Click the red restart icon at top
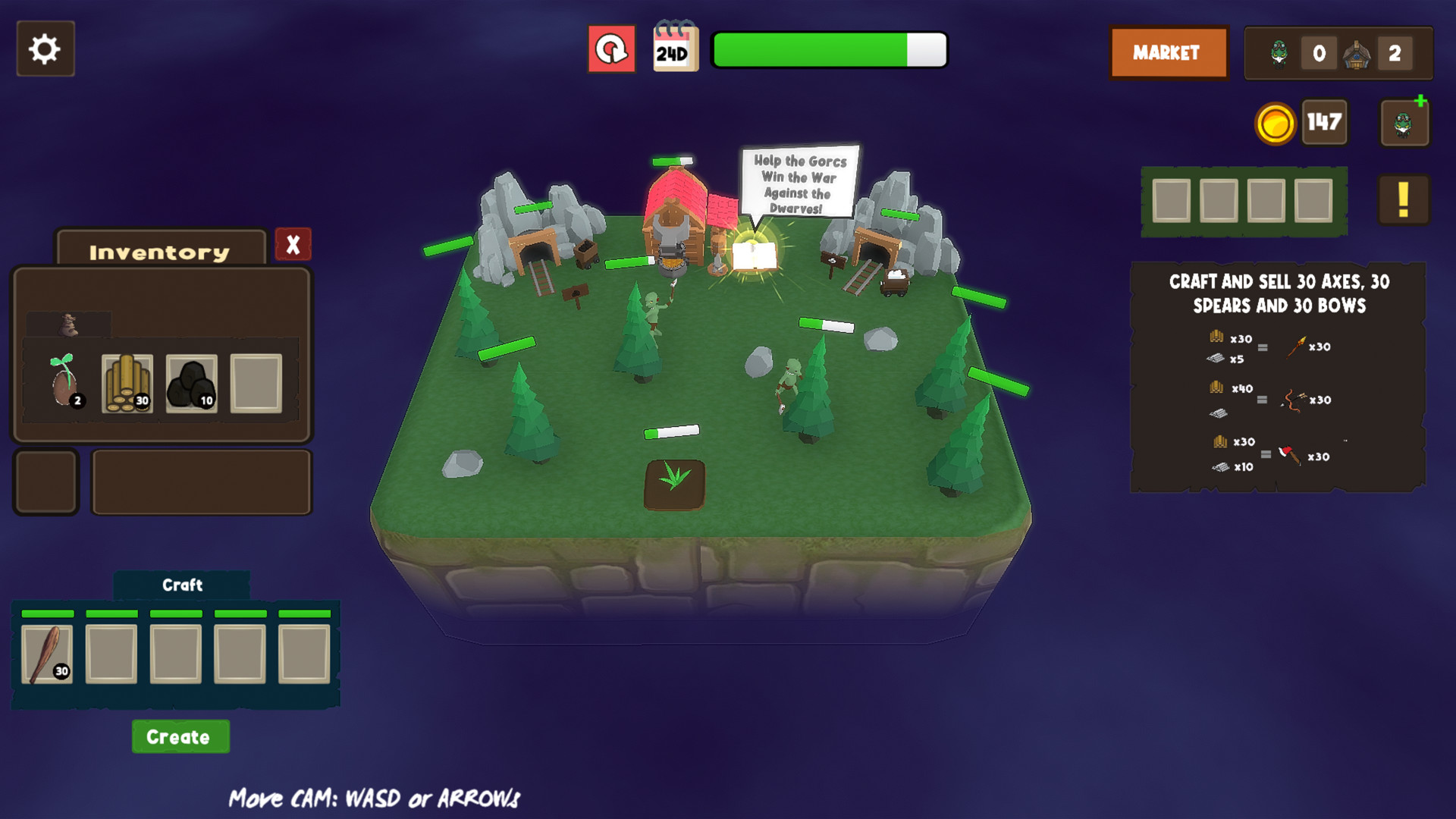Viewport: 1456px width, 819px height. [x=611, y=48]
